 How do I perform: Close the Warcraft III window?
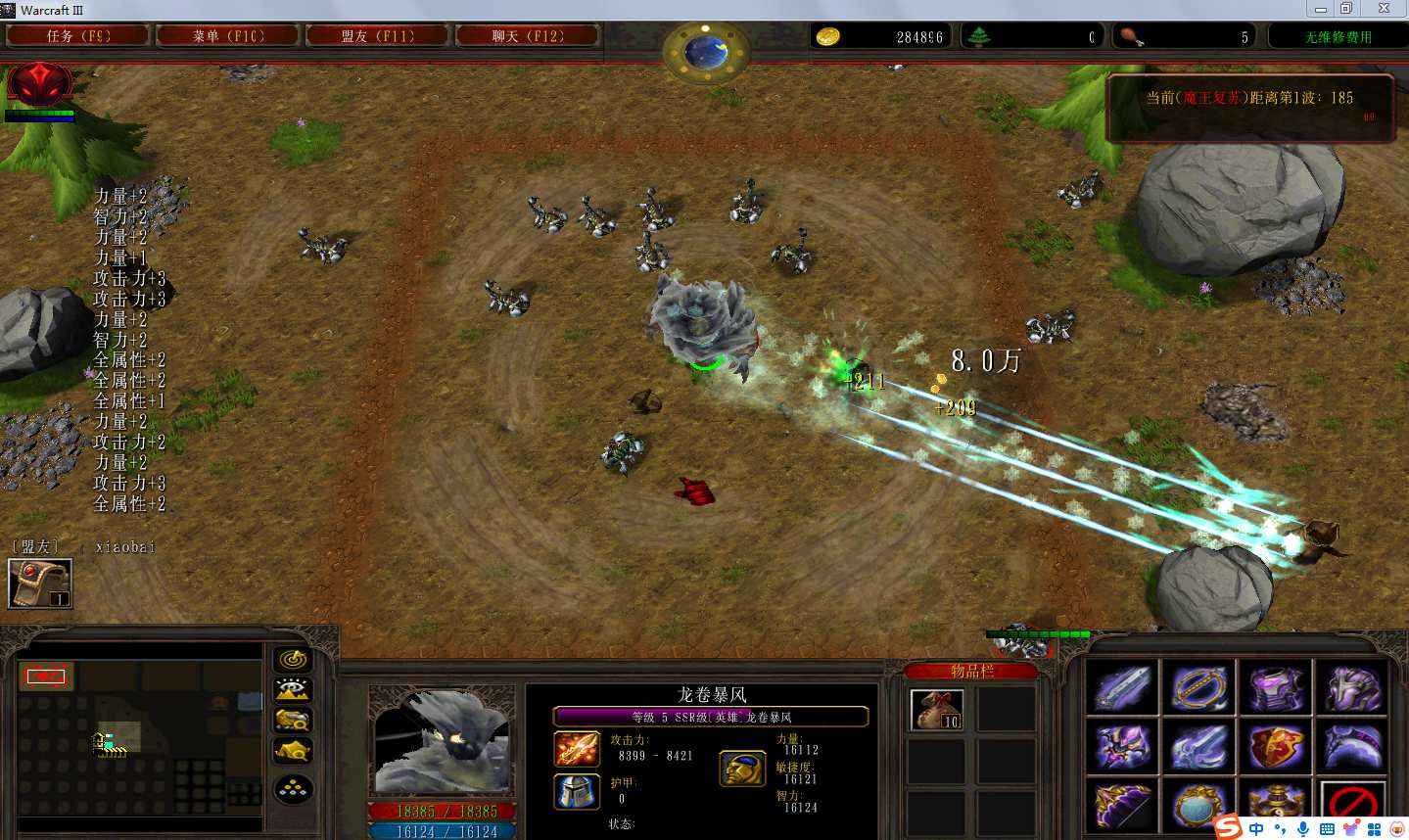[1384, 9]
